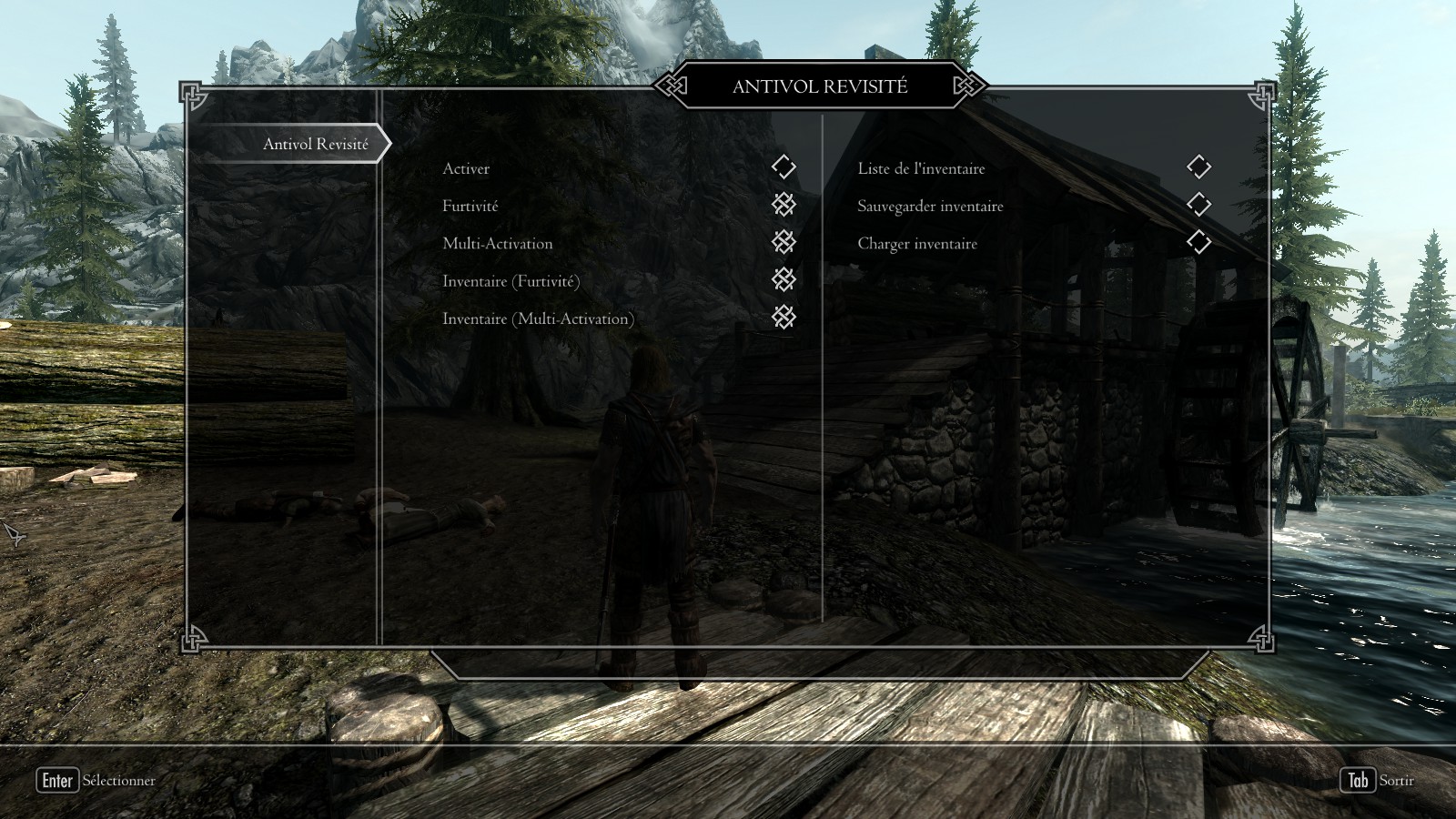Open Liste de l'inventaire option
The height and width of the screenshot is (819, 1456).
pos(1198,167)
